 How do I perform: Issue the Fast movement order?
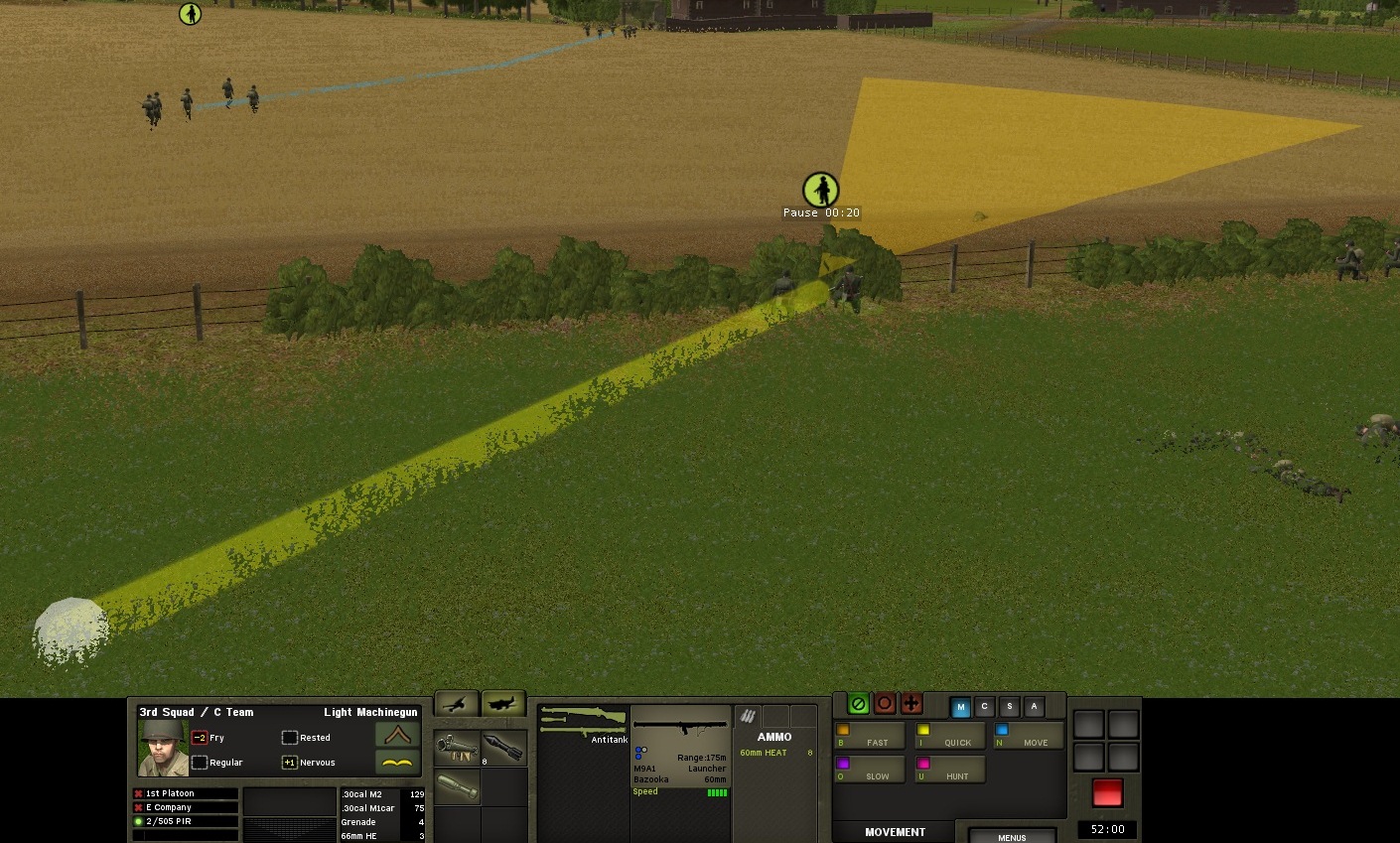(869, 737)
